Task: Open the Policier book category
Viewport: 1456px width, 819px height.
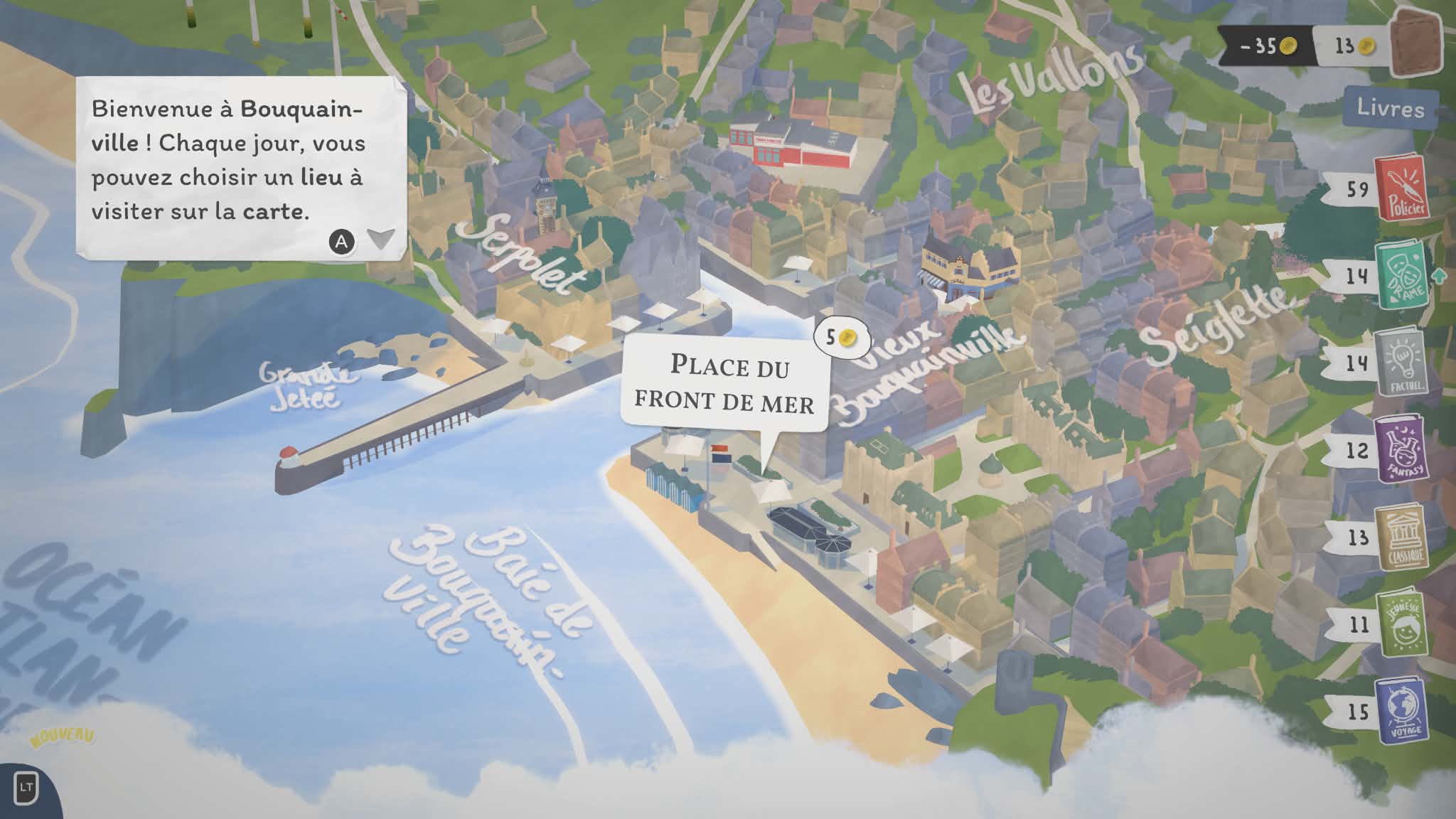Action: 1399,189
